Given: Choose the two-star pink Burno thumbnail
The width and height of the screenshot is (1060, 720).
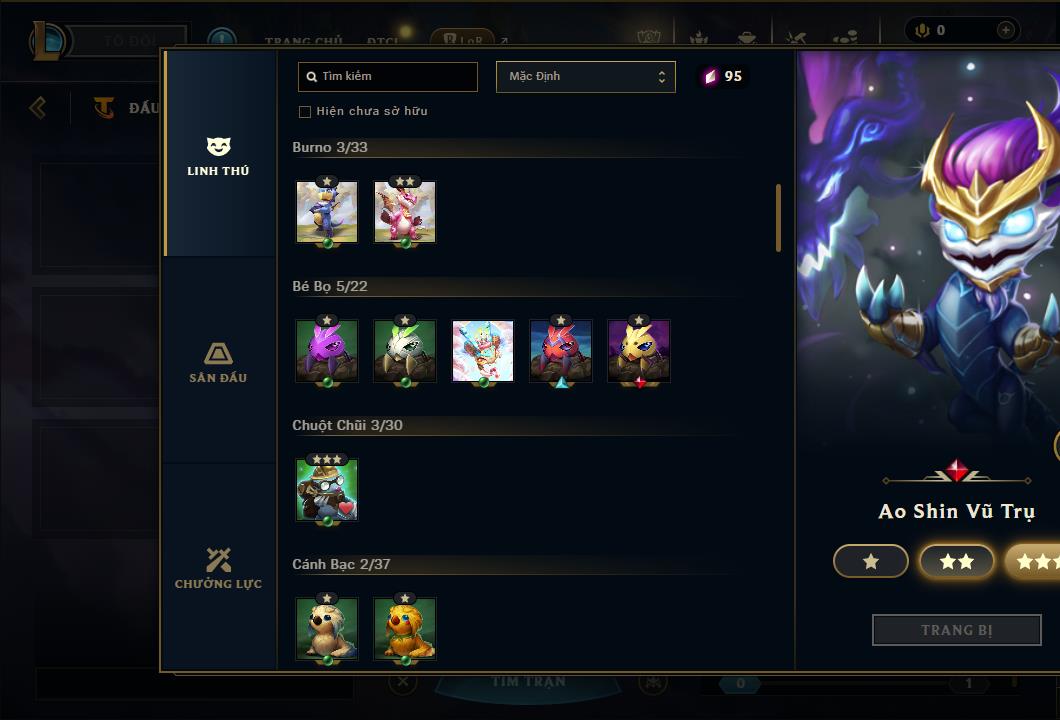Looking at the screenshot, I should [x=405, y=212].
